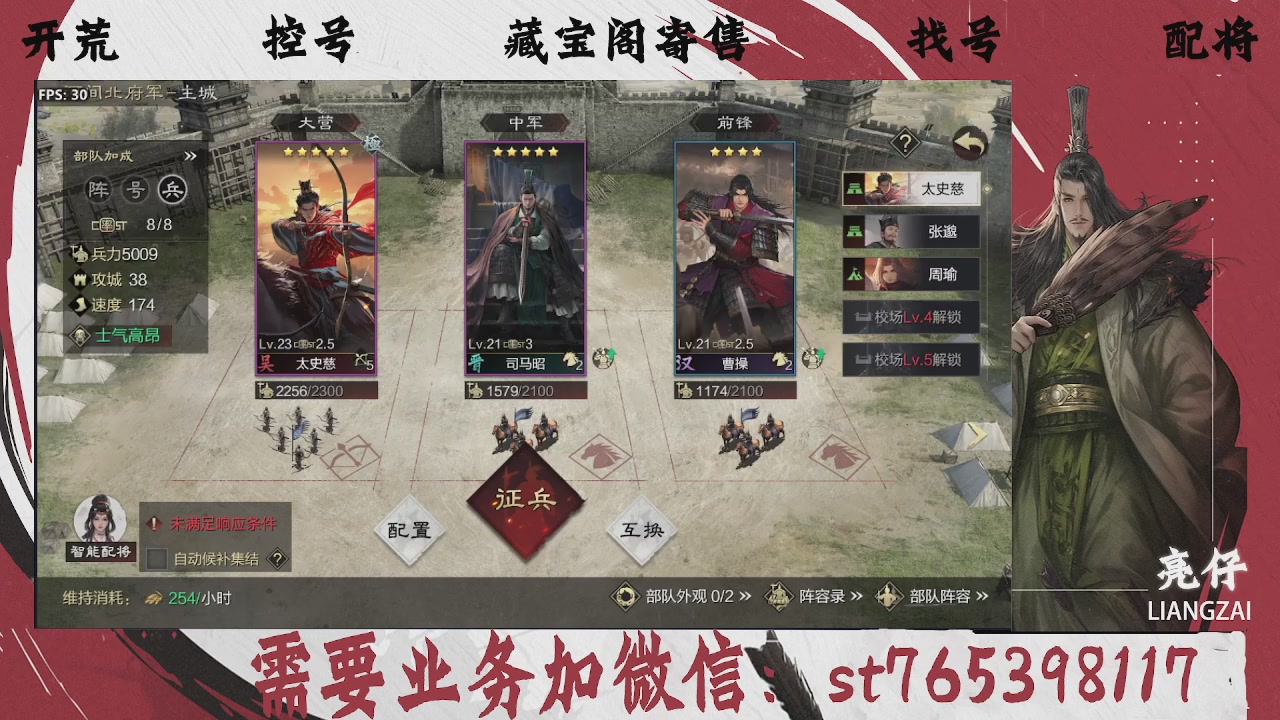The image size is (1280, 720).
Task: Select the 阵 formation icon
Action: point(98,190)
